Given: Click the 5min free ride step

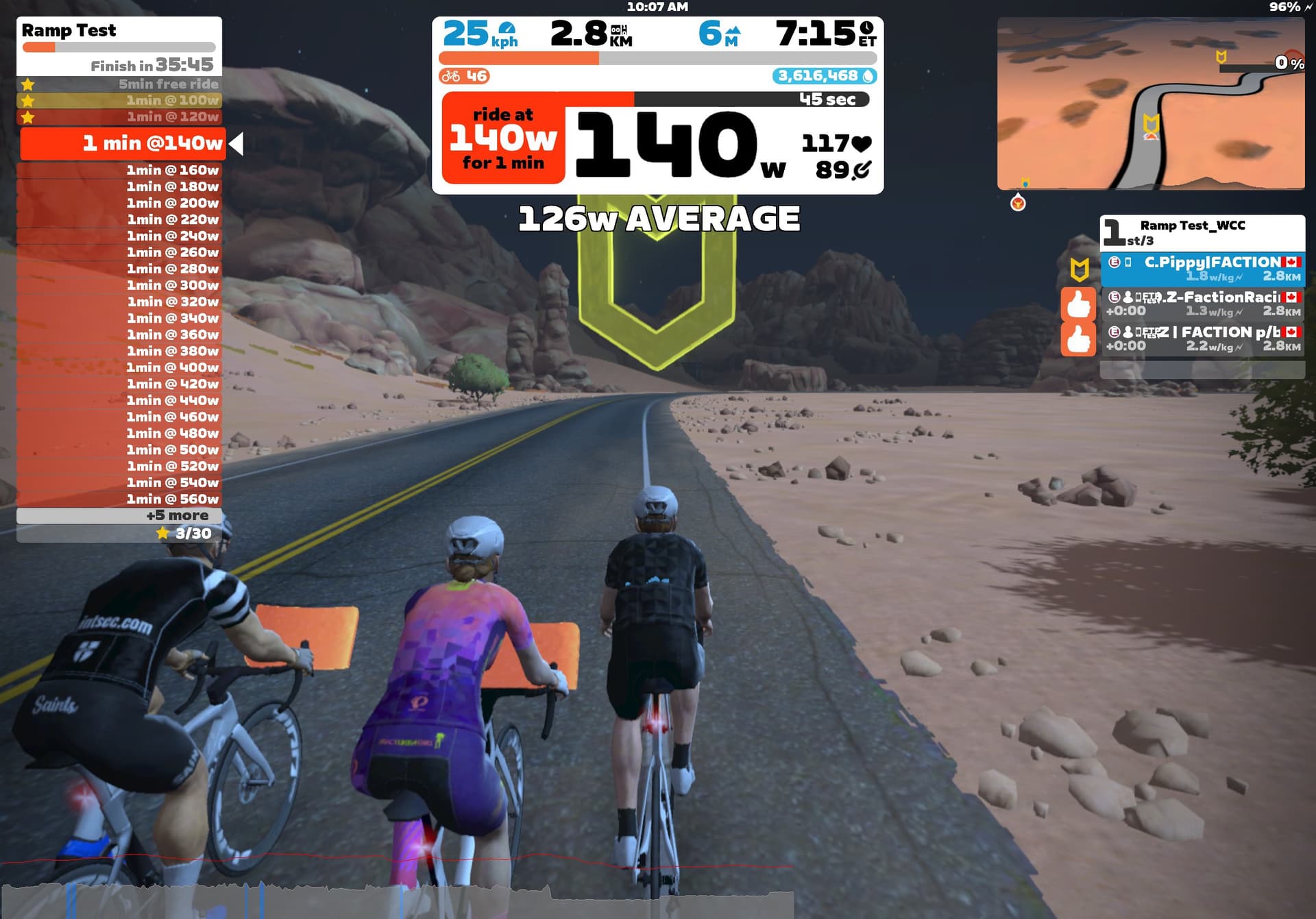Looking at the screenshot, I should pyautogui.click(x=119, y=84).
